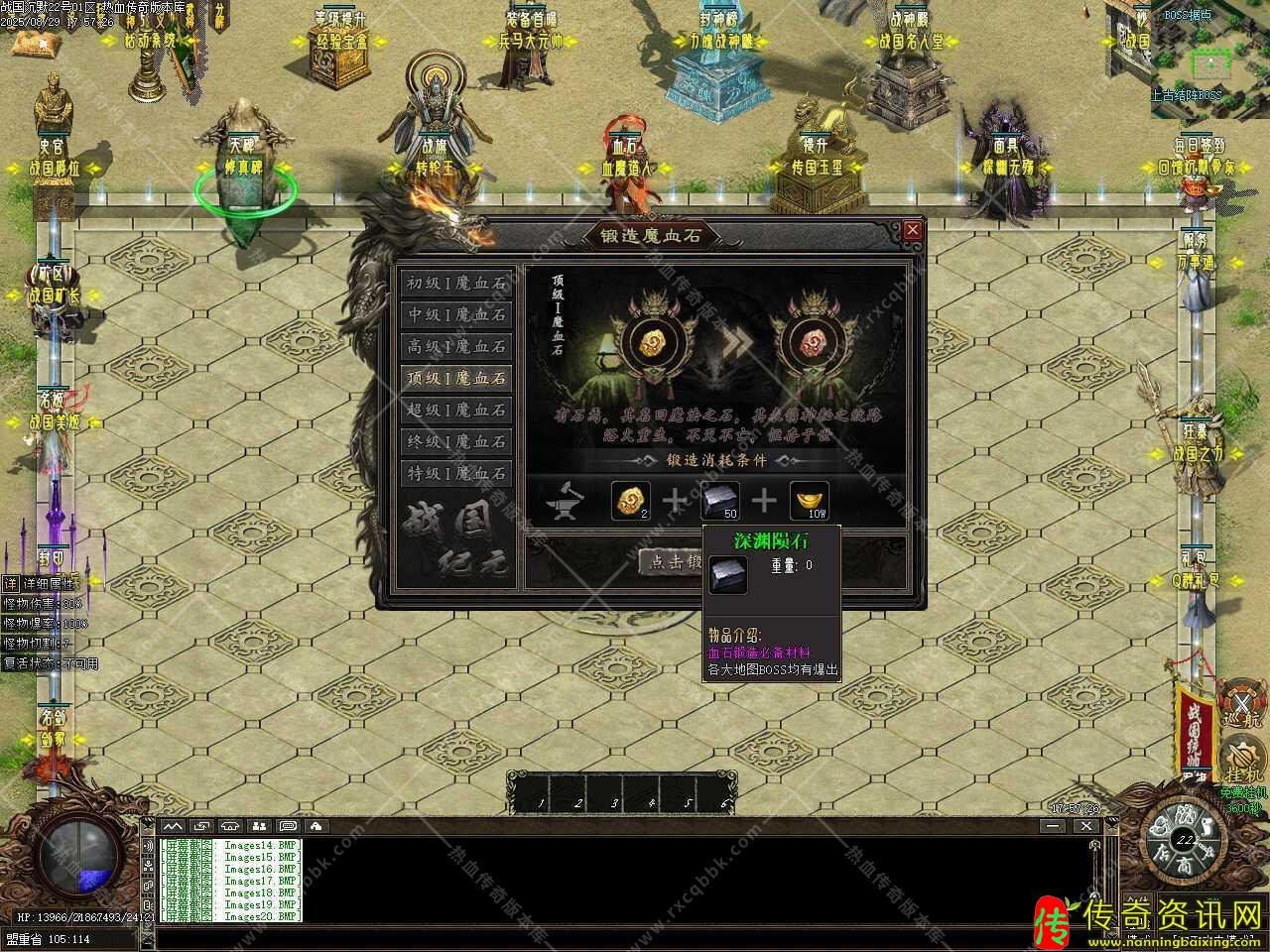The height and width of the screenshot is (952, 1270).
Task: Click the gold ingot 10W cost slot
Action: pyautogui.click(x=809, y=501)
